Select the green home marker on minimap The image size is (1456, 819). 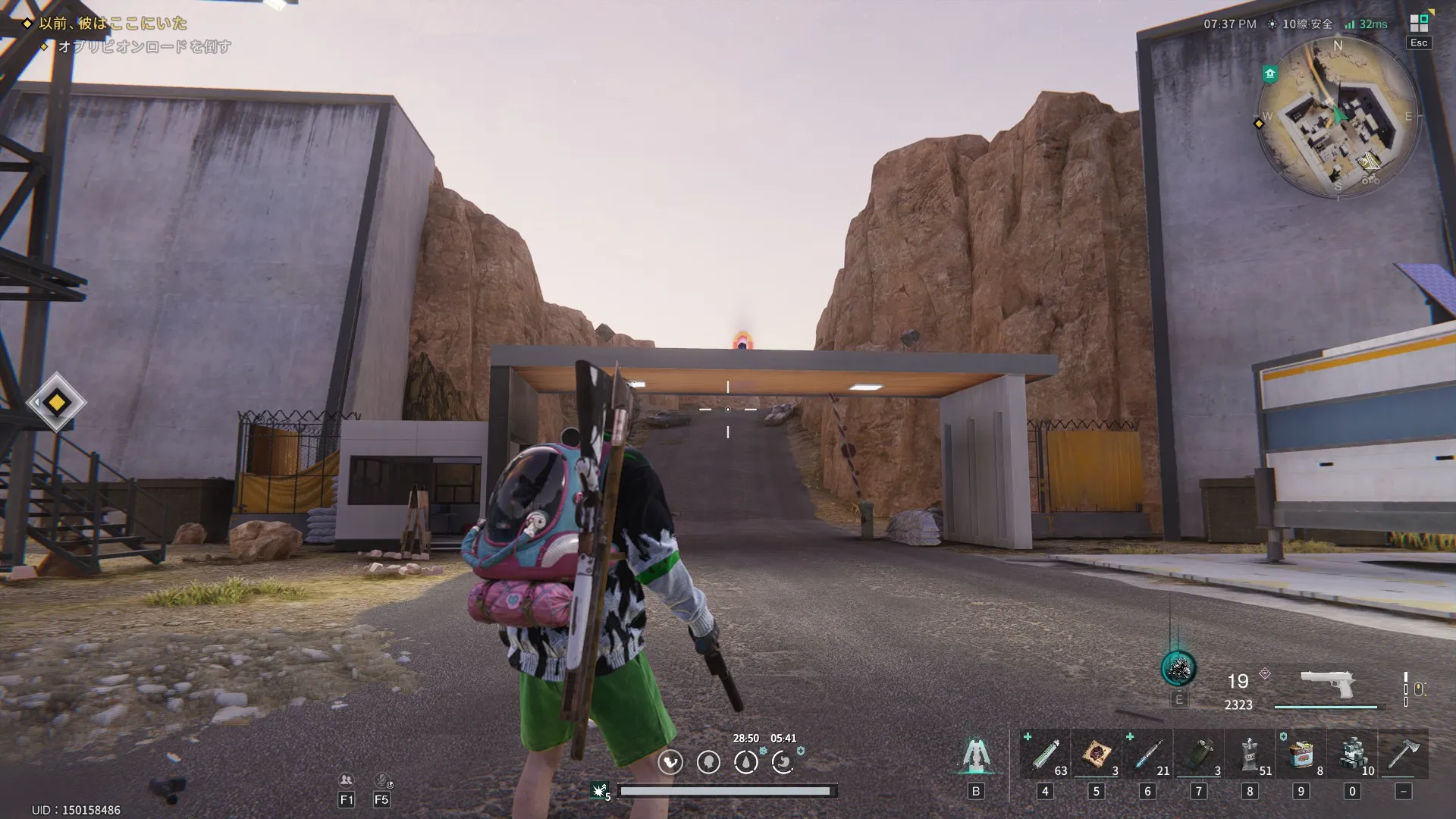click(1270, 74)
